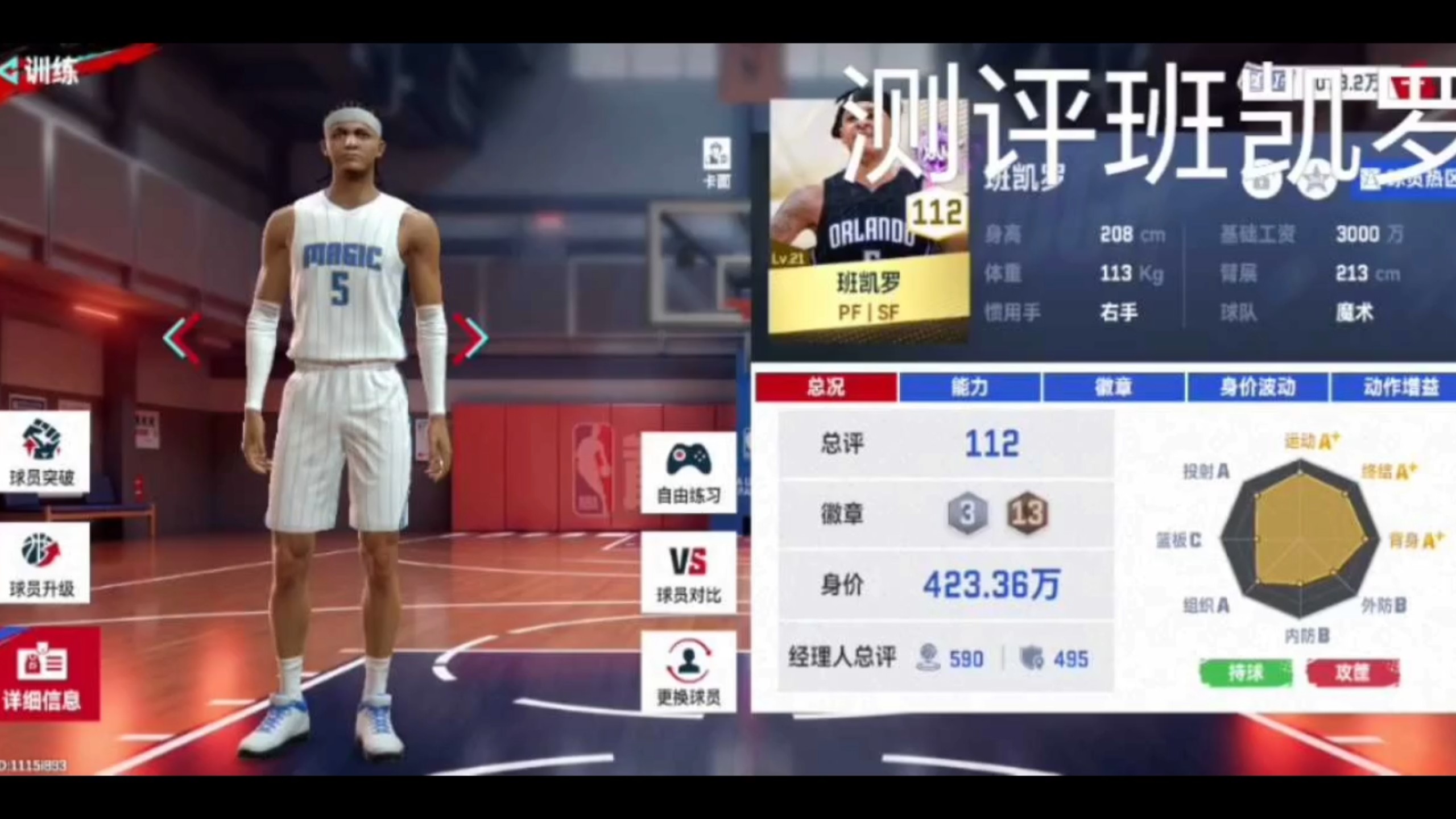This screenshot has width=1456, height=819.
Task: Open the 卡面 card face icon
Action: click(716, 162)
